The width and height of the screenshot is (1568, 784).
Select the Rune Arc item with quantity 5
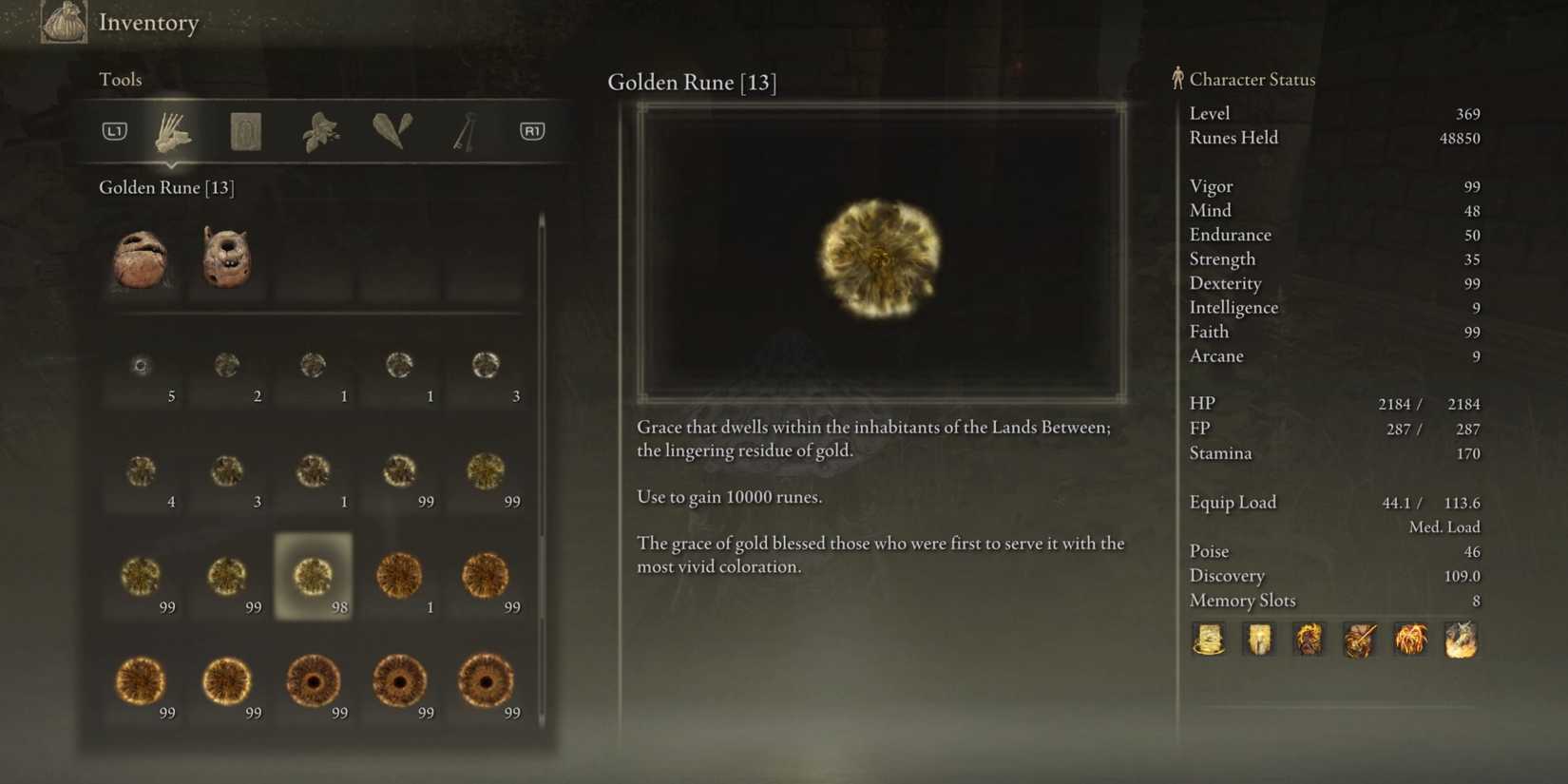click(x=142, y=365)
